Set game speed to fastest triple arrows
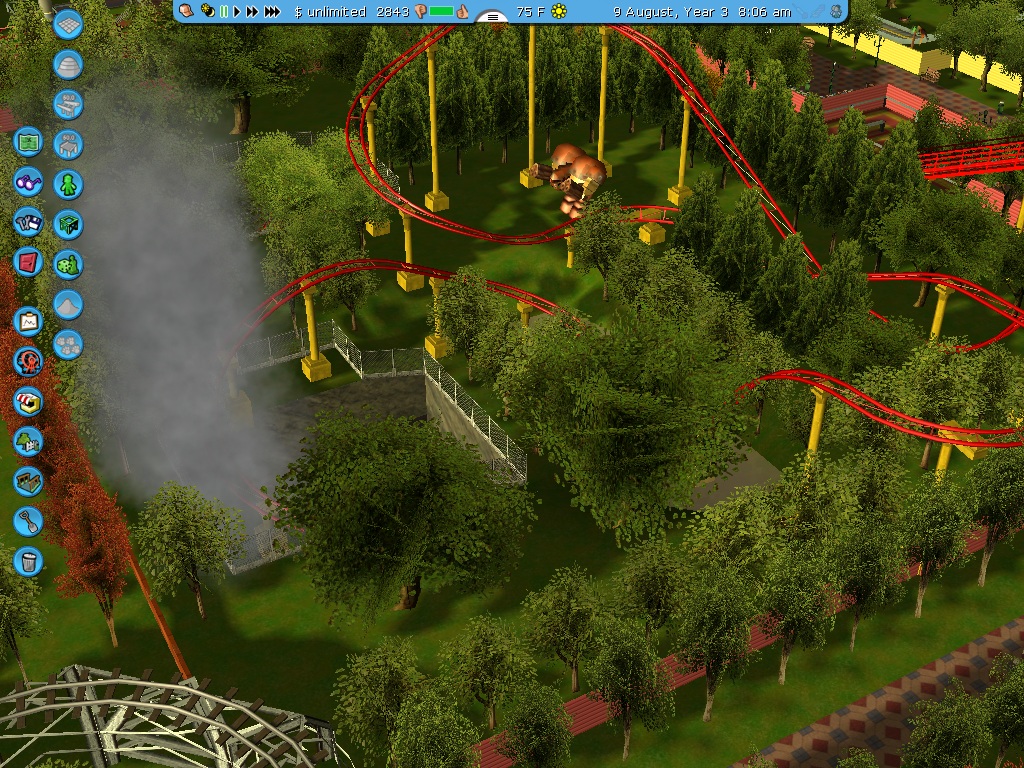Screen dimensions: 1024x768 (x=272, y=12)
